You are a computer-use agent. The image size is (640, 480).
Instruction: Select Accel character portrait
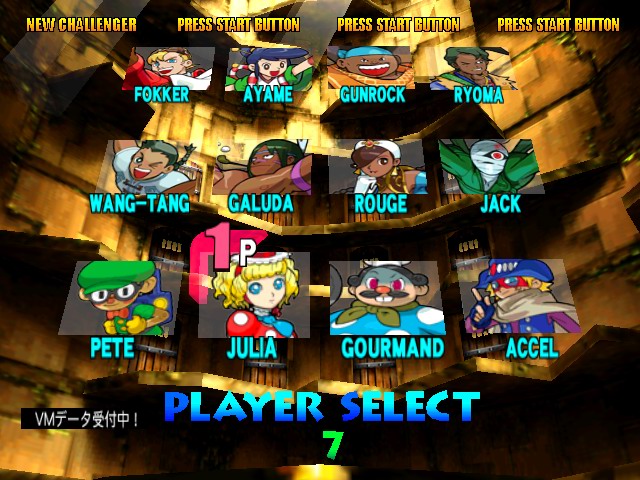coord(516,298)
